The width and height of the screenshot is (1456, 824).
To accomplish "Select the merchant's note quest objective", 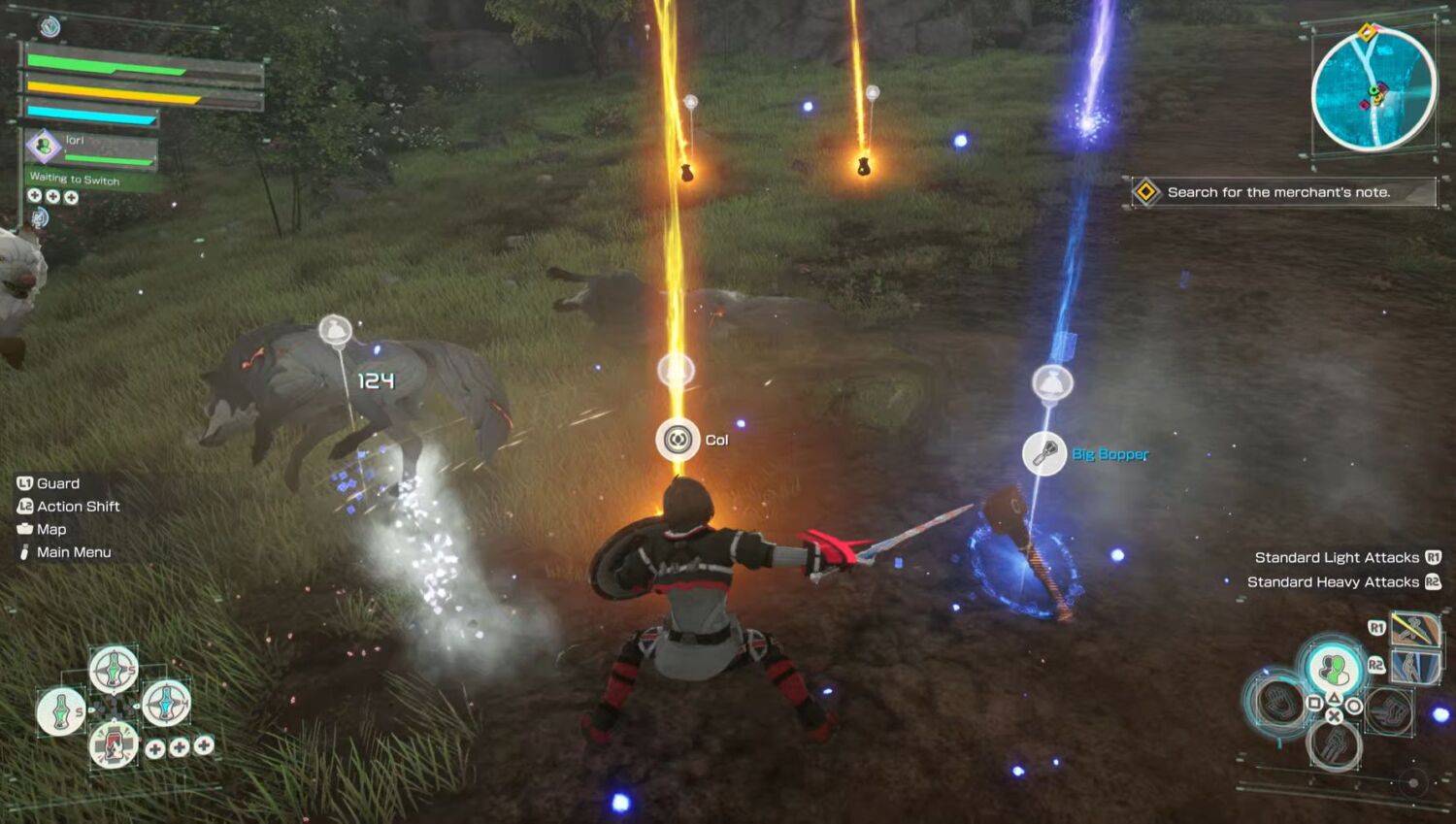I will [1278, 192].
